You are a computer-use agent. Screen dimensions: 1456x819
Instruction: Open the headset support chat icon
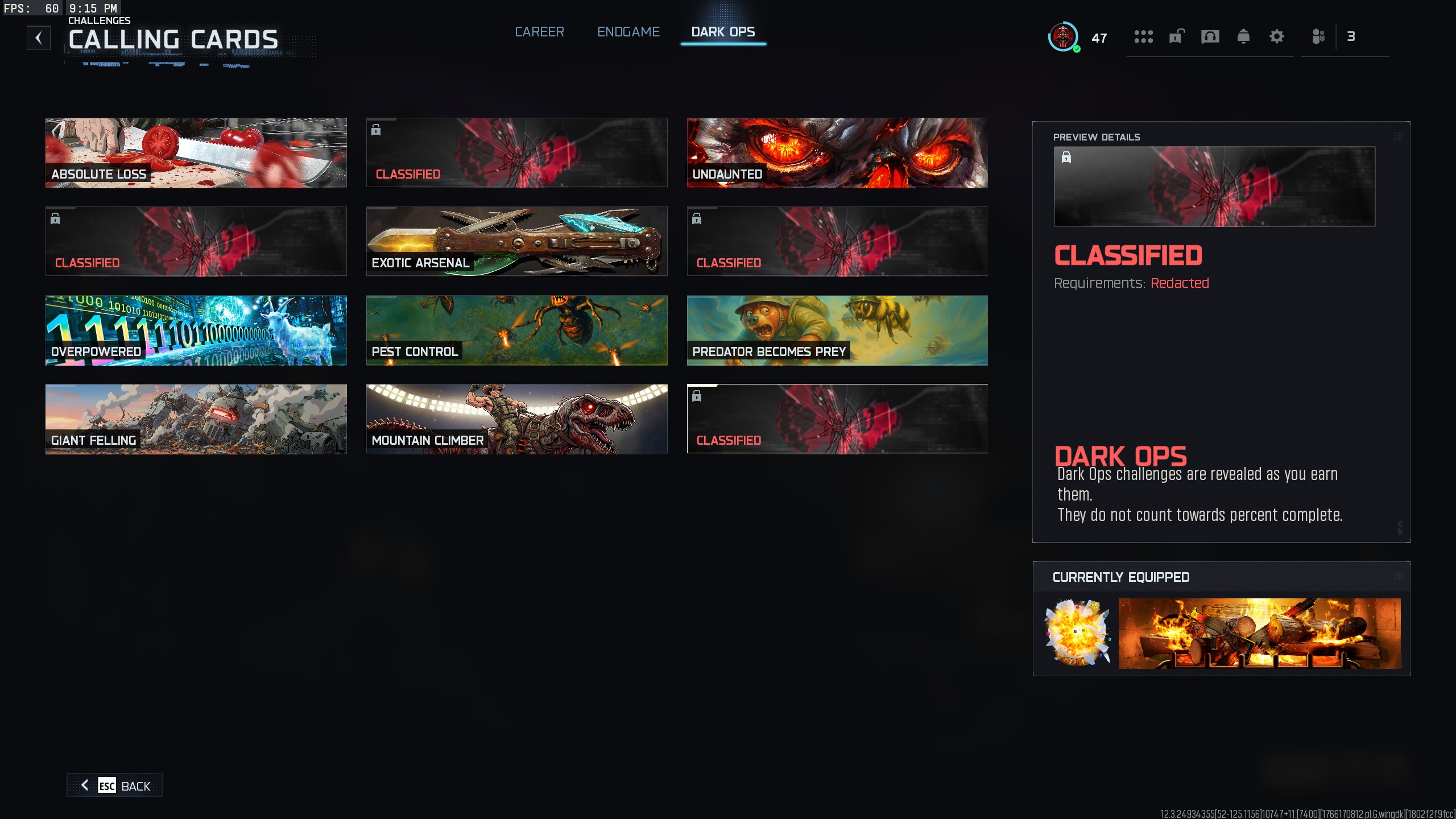1210,36
